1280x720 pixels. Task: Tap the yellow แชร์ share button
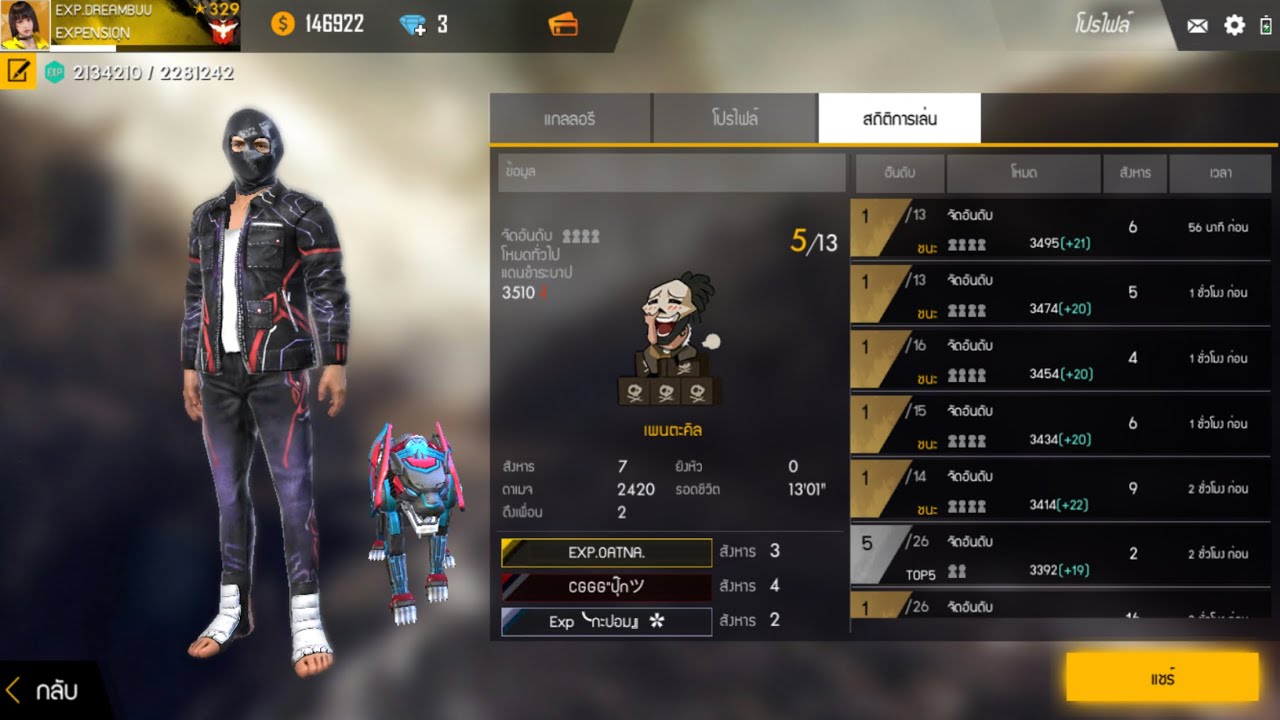coord(1162,677)
